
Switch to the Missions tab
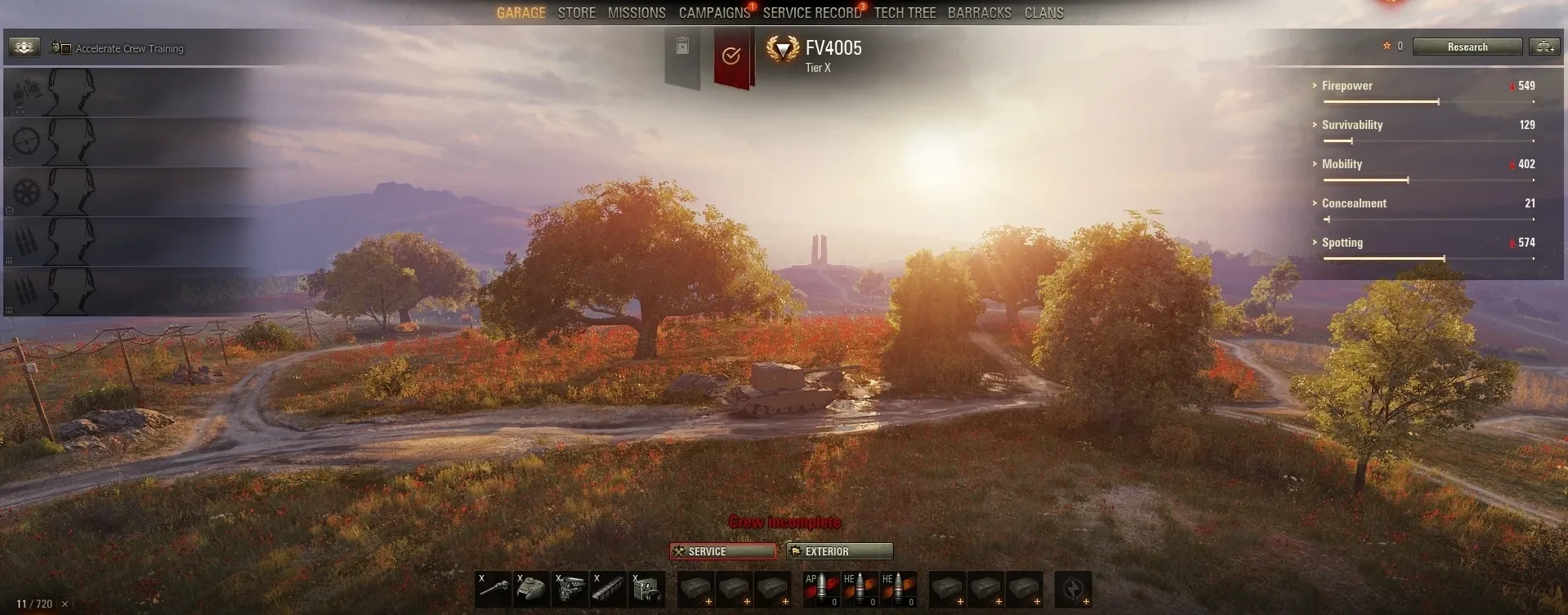tap(637, 13)
